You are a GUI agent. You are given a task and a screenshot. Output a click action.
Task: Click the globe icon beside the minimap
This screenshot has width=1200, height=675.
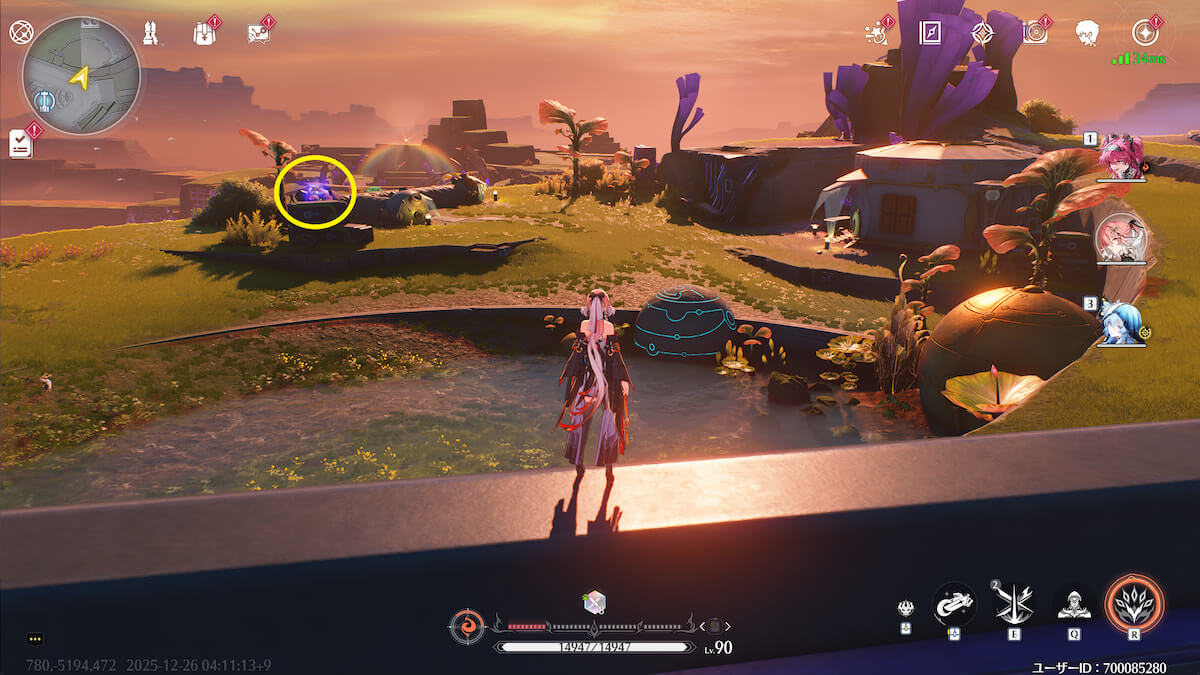point(21,32)
